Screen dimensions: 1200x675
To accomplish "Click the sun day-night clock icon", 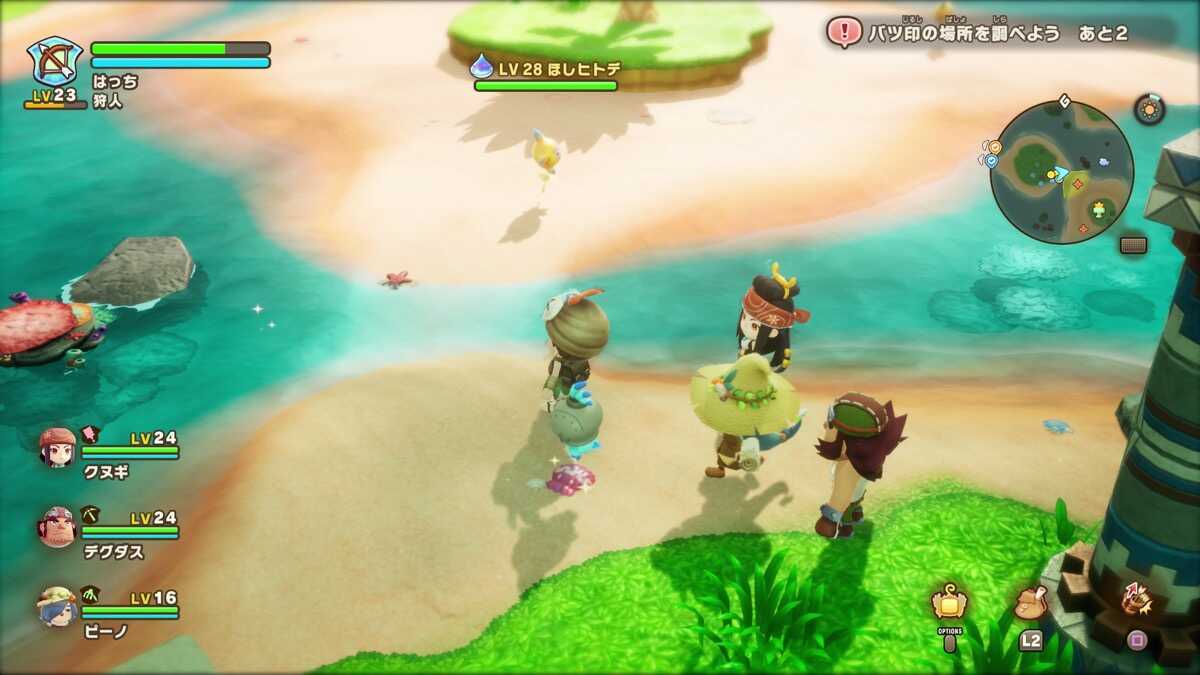I will coord(1149,109).
